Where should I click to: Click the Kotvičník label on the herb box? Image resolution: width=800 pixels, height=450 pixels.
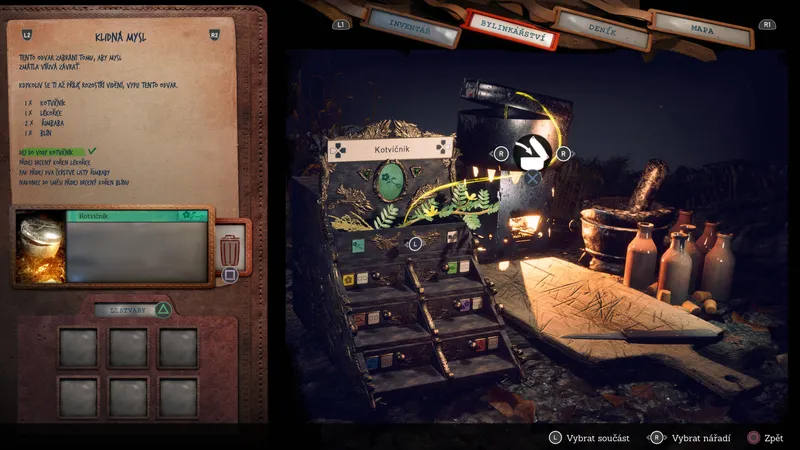[390, 150]
